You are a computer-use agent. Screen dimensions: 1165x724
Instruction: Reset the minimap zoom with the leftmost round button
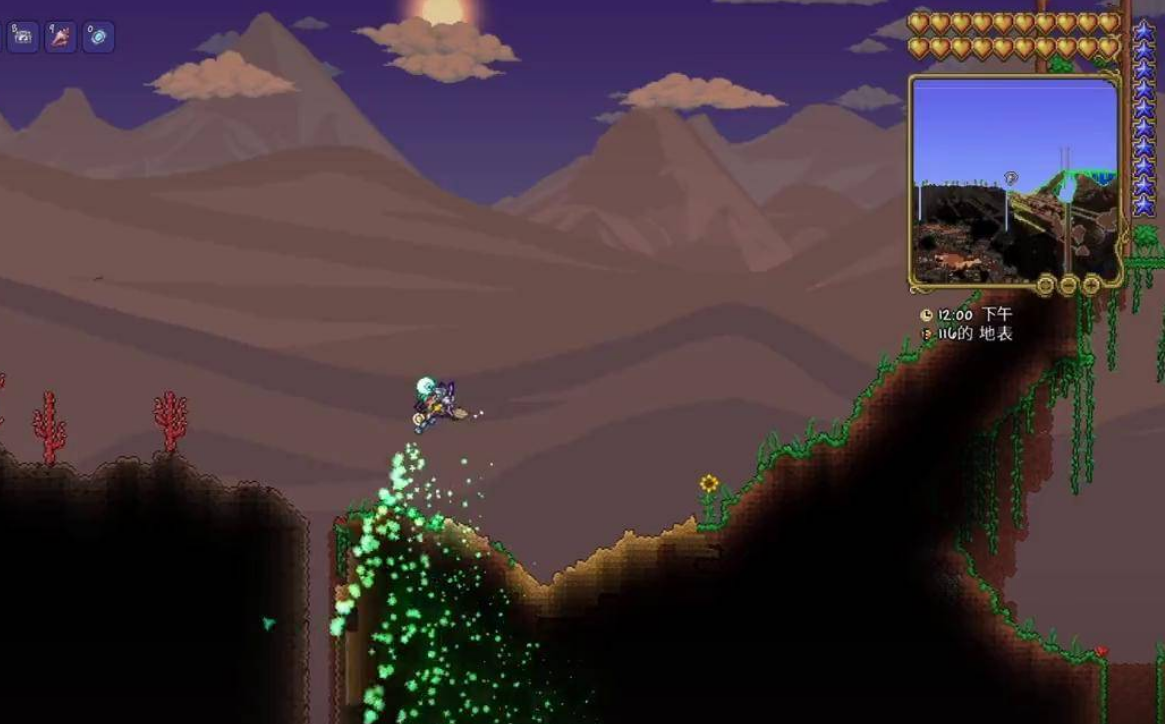point(1045,286)
